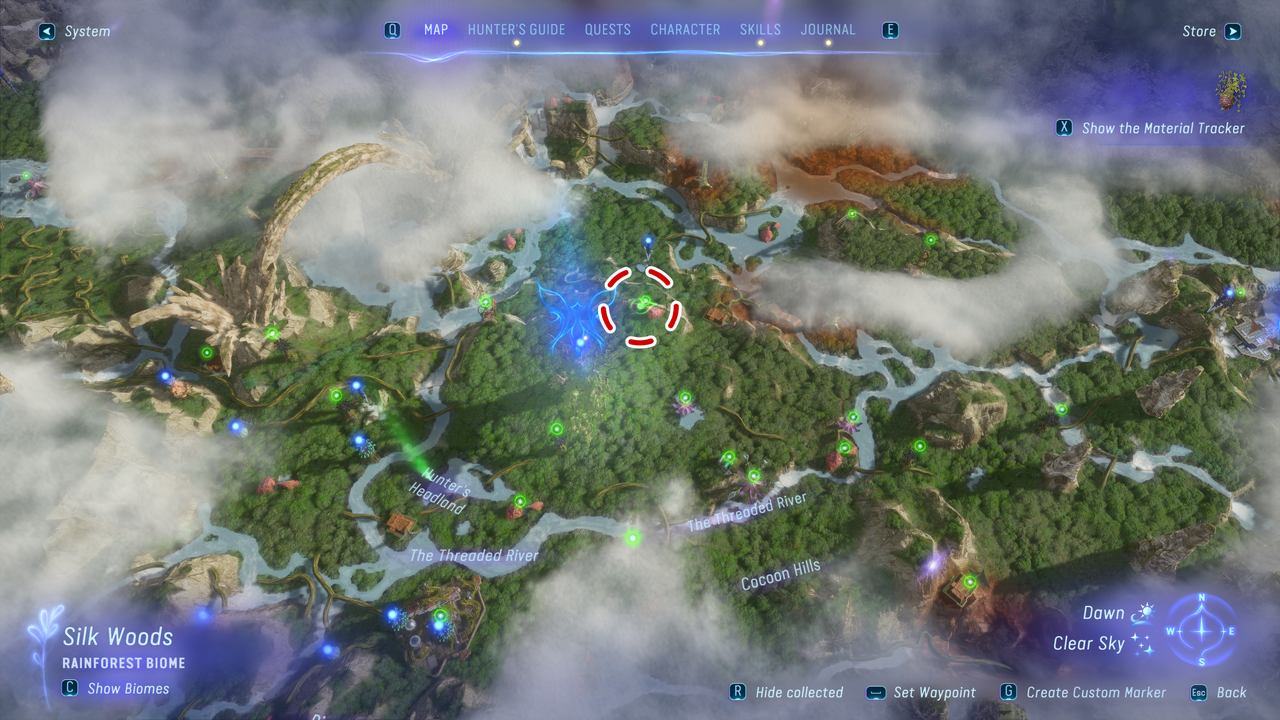The width and height of the screenshot is (1280, 720).
Task: Click the compass rose
Action: (1202, 631)
